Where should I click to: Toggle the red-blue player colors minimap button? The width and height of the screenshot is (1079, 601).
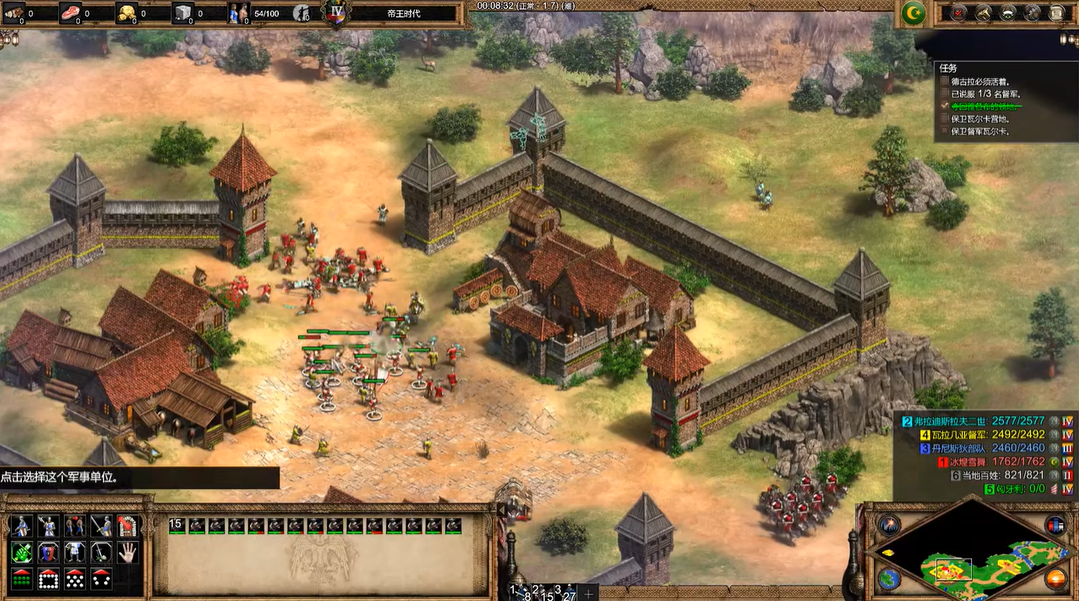(x=1054, y=525)
